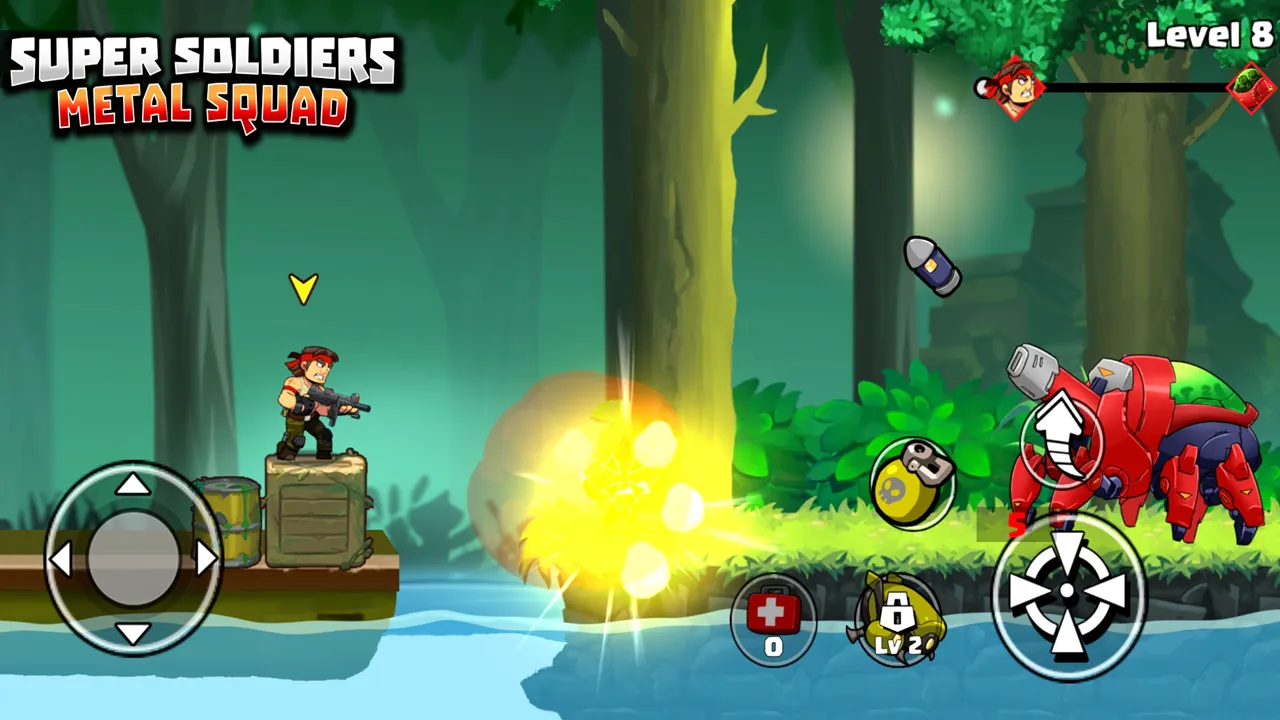
Task: Tap the Level 8 label
Action: click(x=1211, y=36)
